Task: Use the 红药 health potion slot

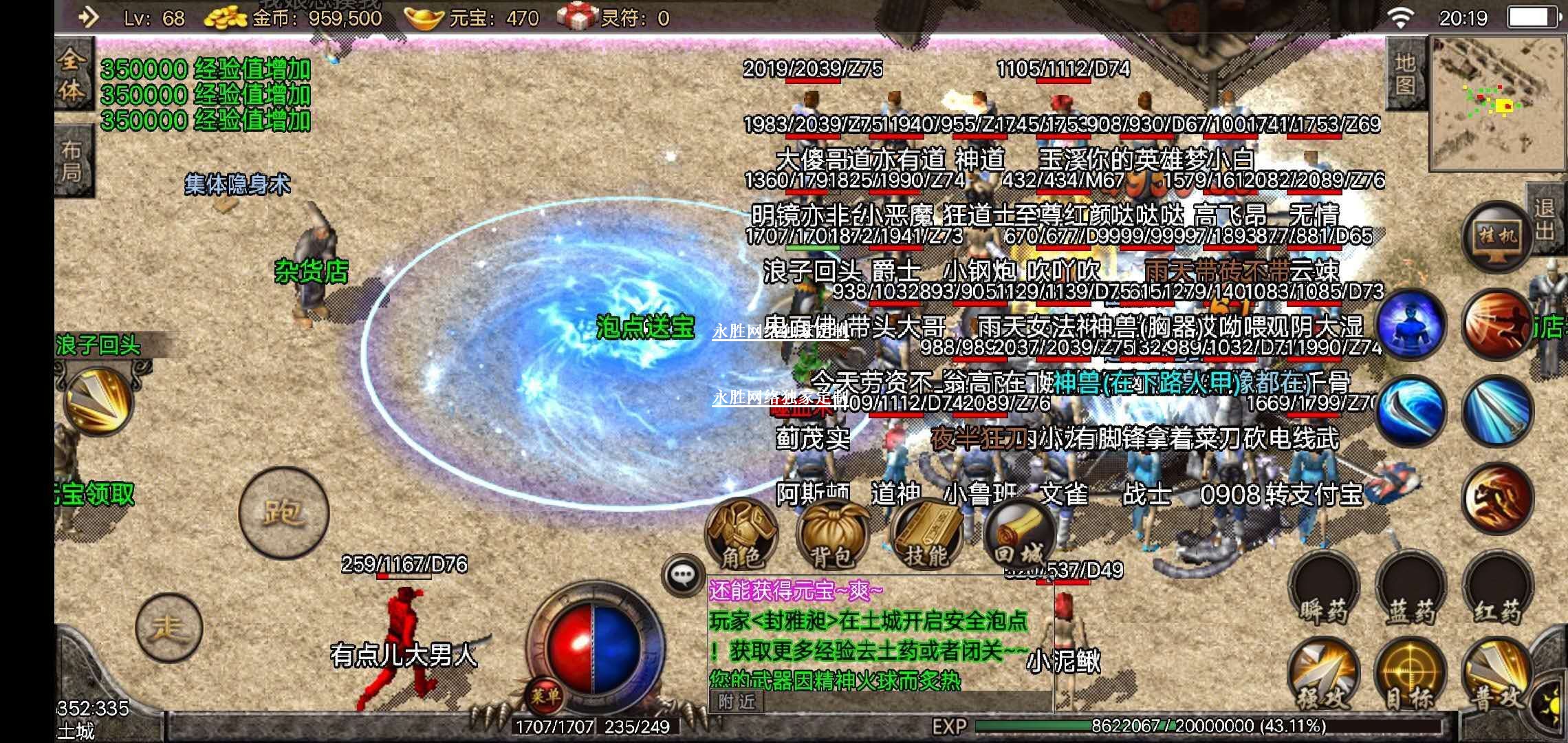Action: [x=1497, y=591]
